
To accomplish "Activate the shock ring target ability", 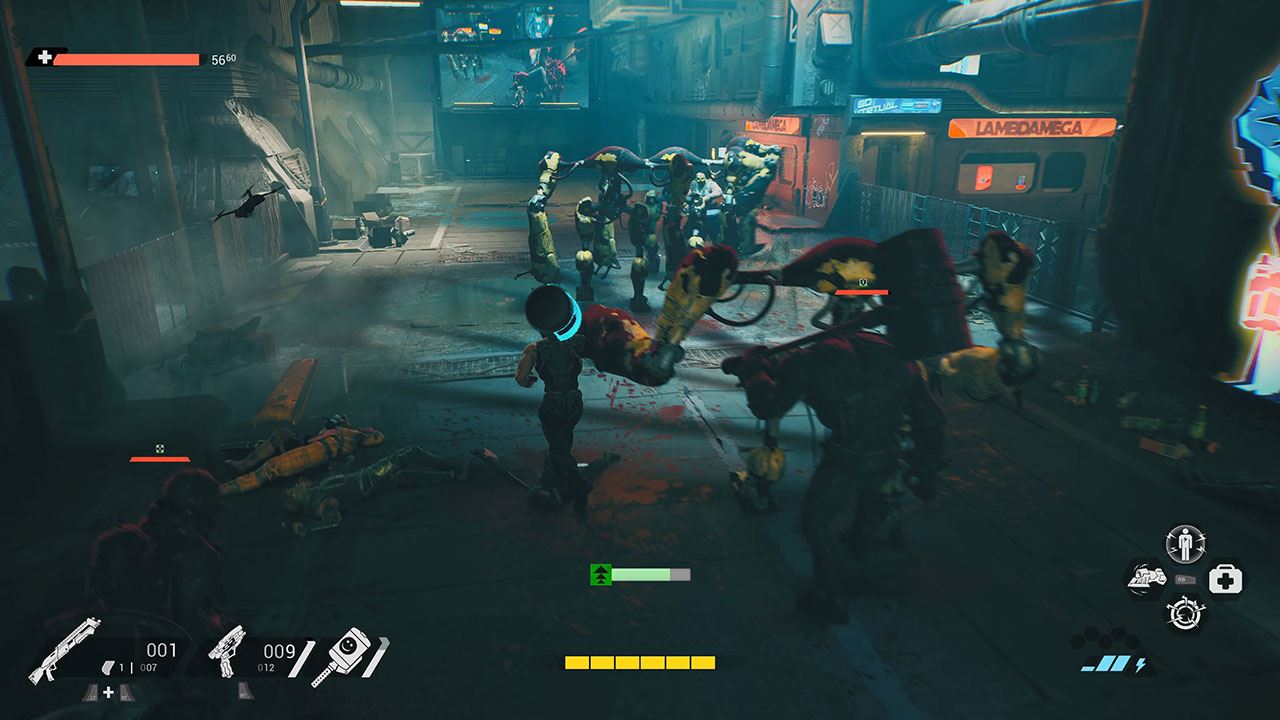I will pyautogui.click(x=1186, y=611).
